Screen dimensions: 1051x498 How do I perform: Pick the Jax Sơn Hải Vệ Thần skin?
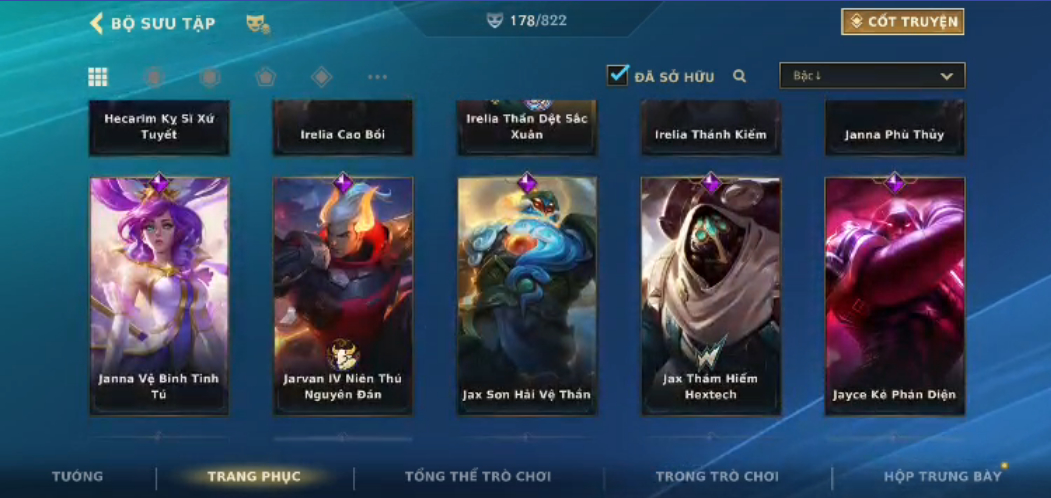point(527,295)
